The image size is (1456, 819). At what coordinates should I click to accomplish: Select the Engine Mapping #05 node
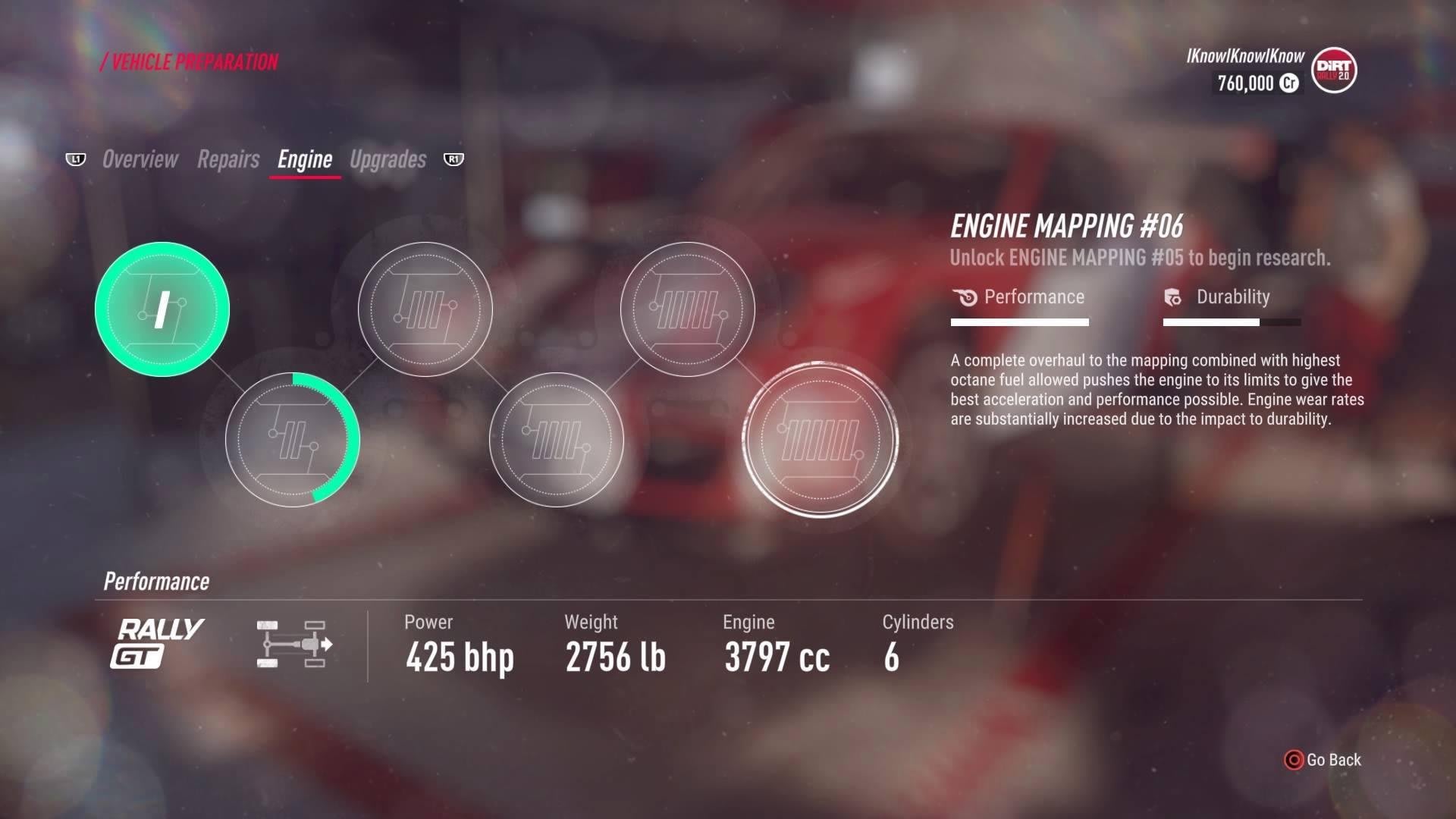[x=687, y=309]
